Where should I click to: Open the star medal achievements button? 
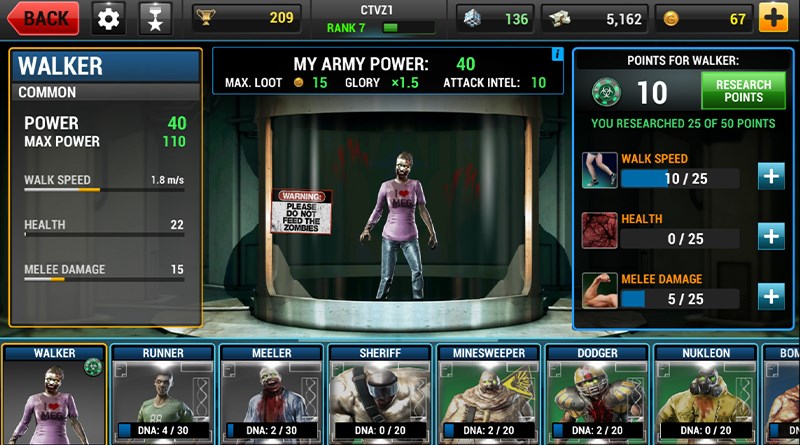tap(155, 18)
